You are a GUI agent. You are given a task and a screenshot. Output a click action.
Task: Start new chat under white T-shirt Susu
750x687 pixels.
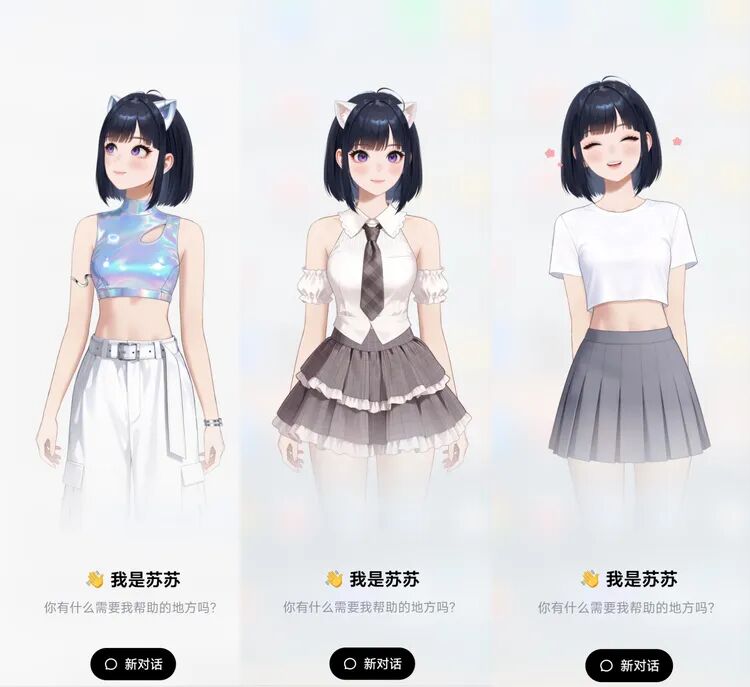click(629, 665)
